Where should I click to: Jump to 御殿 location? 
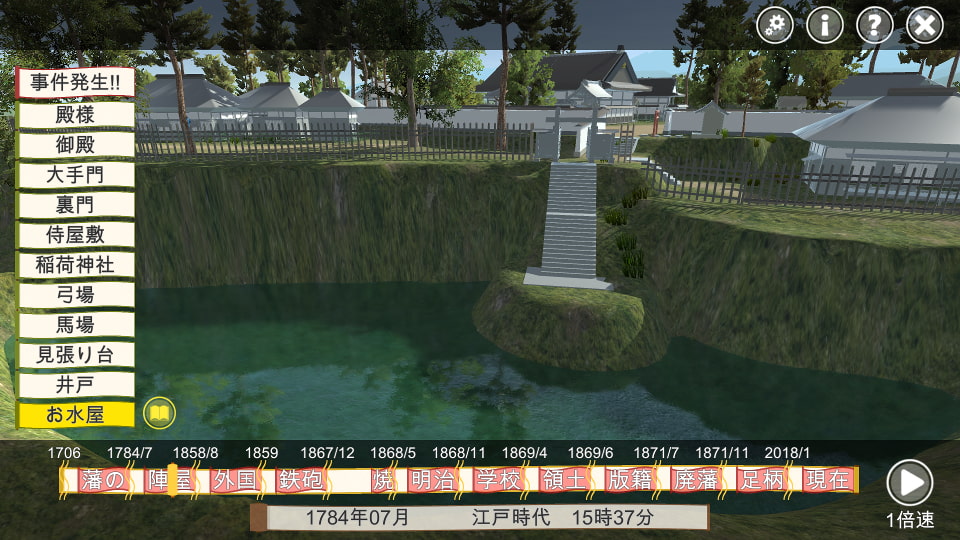[75, 144]
